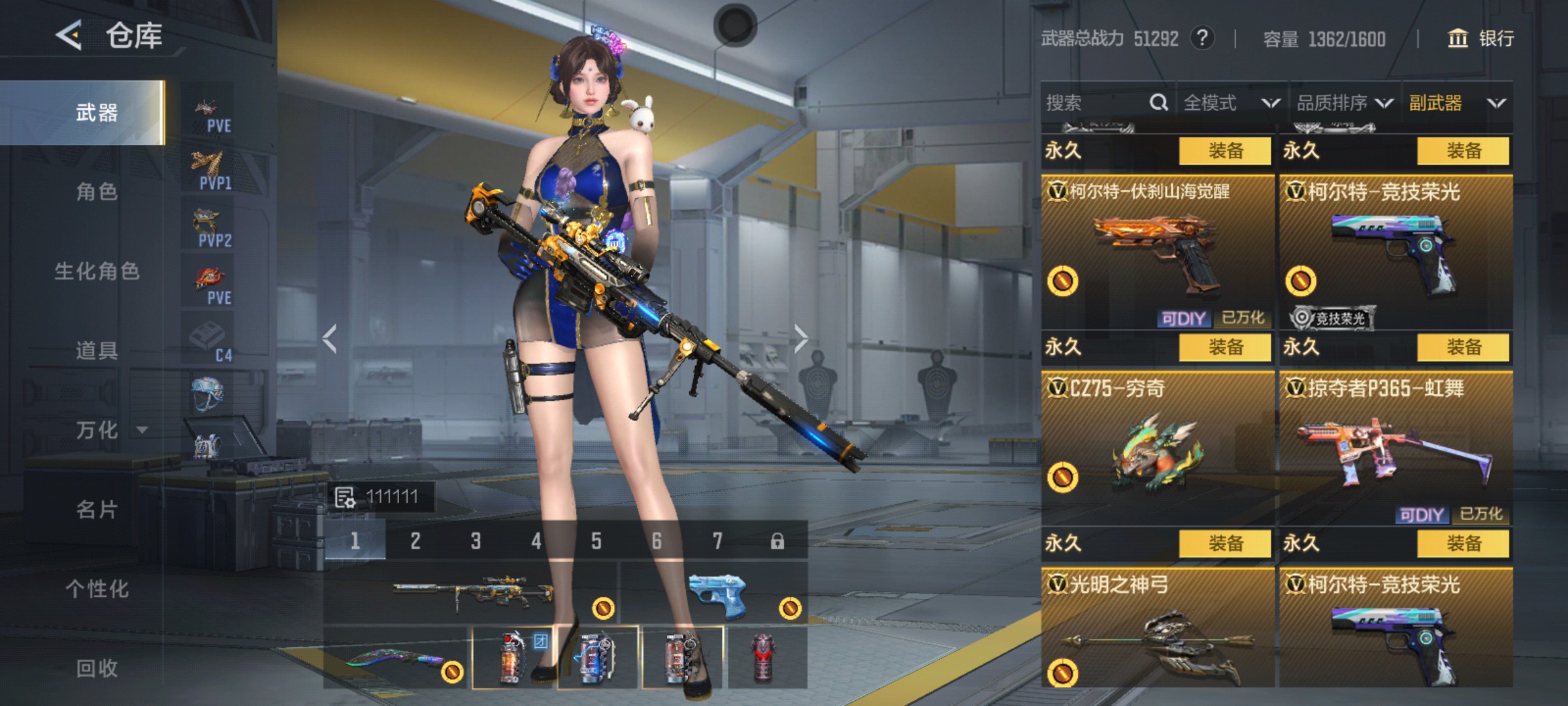Choose the 掠夺者P365-虹舞 weapon card

coord(1396,448)
